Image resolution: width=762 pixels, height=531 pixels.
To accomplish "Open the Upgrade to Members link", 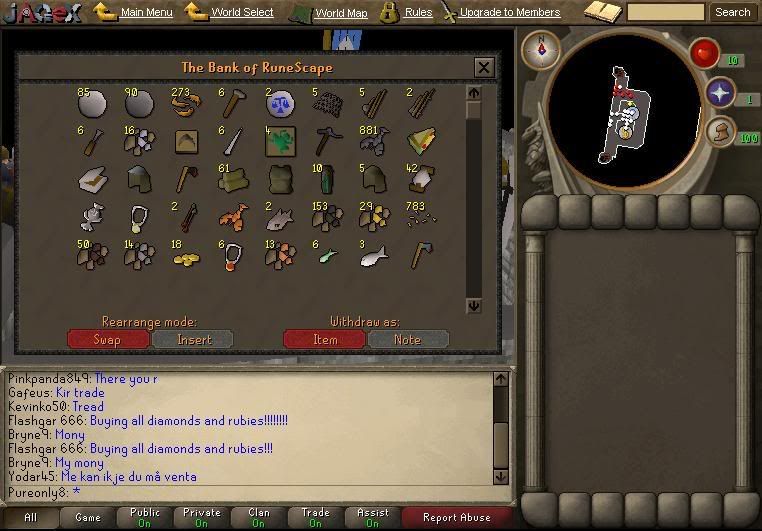I will click(x=510, y=13).
